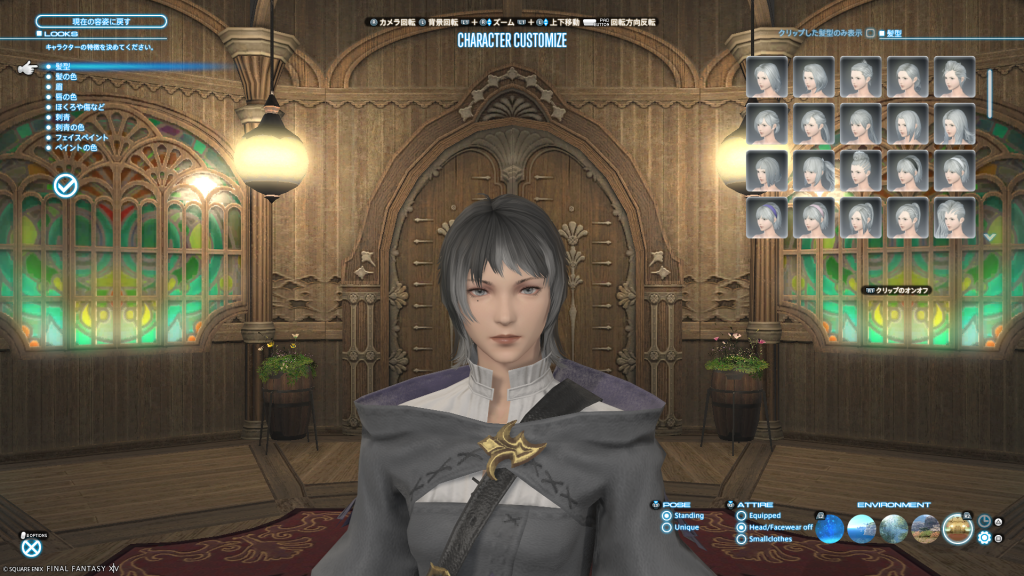Set the pose to Unique

(667, 527)
